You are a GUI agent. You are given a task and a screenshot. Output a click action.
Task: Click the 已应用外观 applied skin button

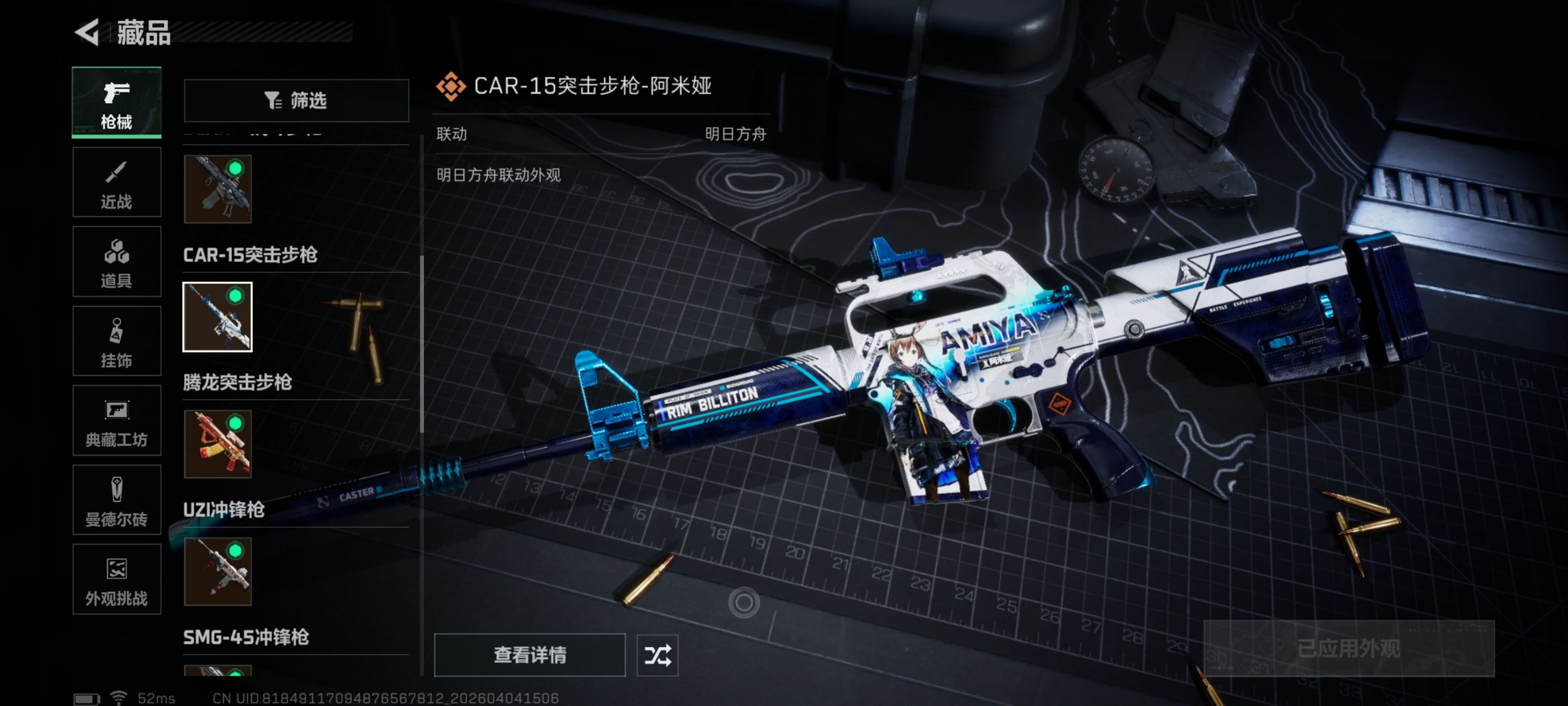[1348, 648]
